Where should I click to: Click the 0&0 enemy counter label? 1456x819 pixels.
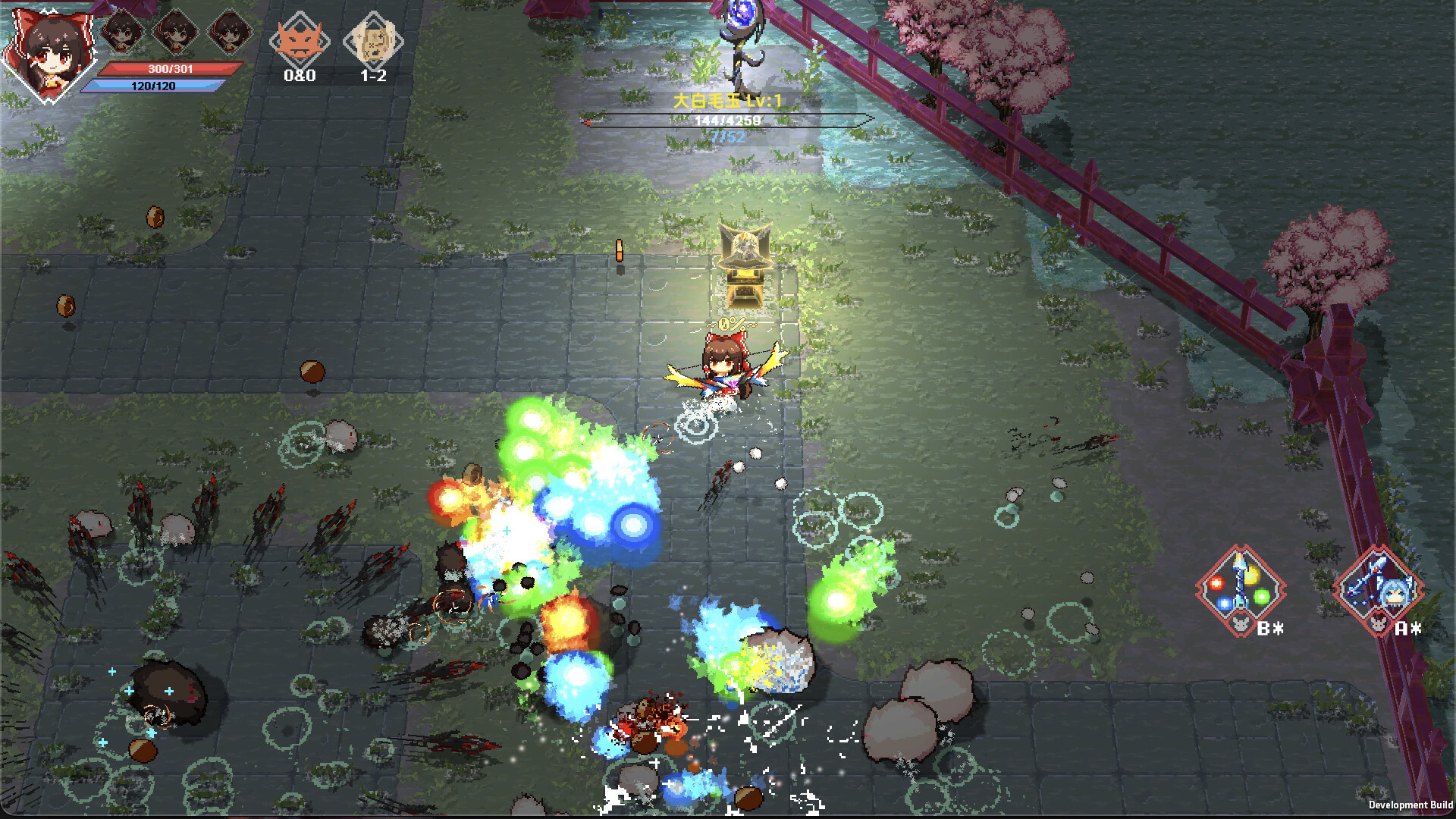[300, 76]
